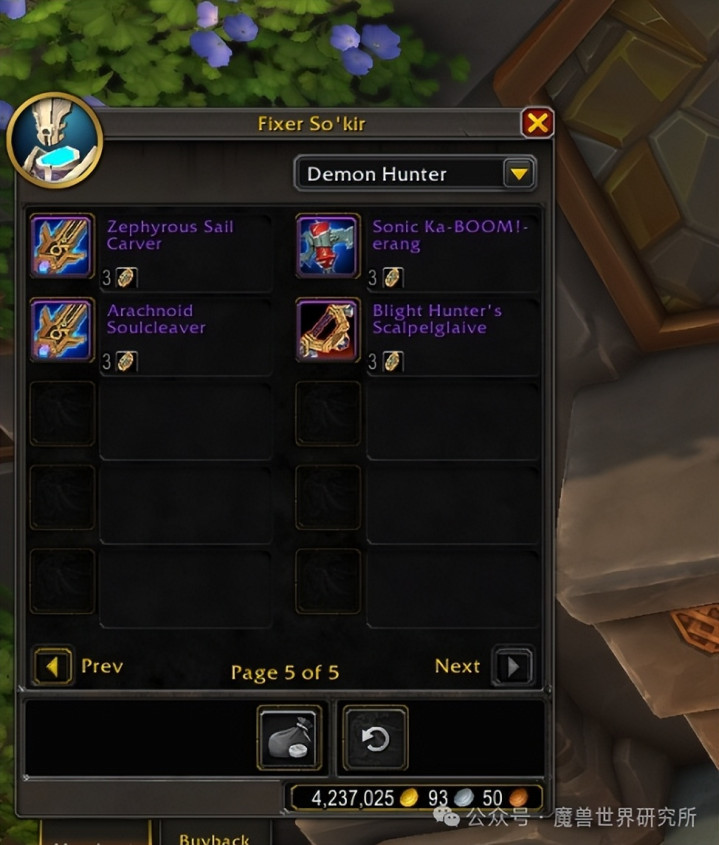Click the Next page arrow
The height and width of the screenshot is (845, 719).
click(x=513, y=667)
